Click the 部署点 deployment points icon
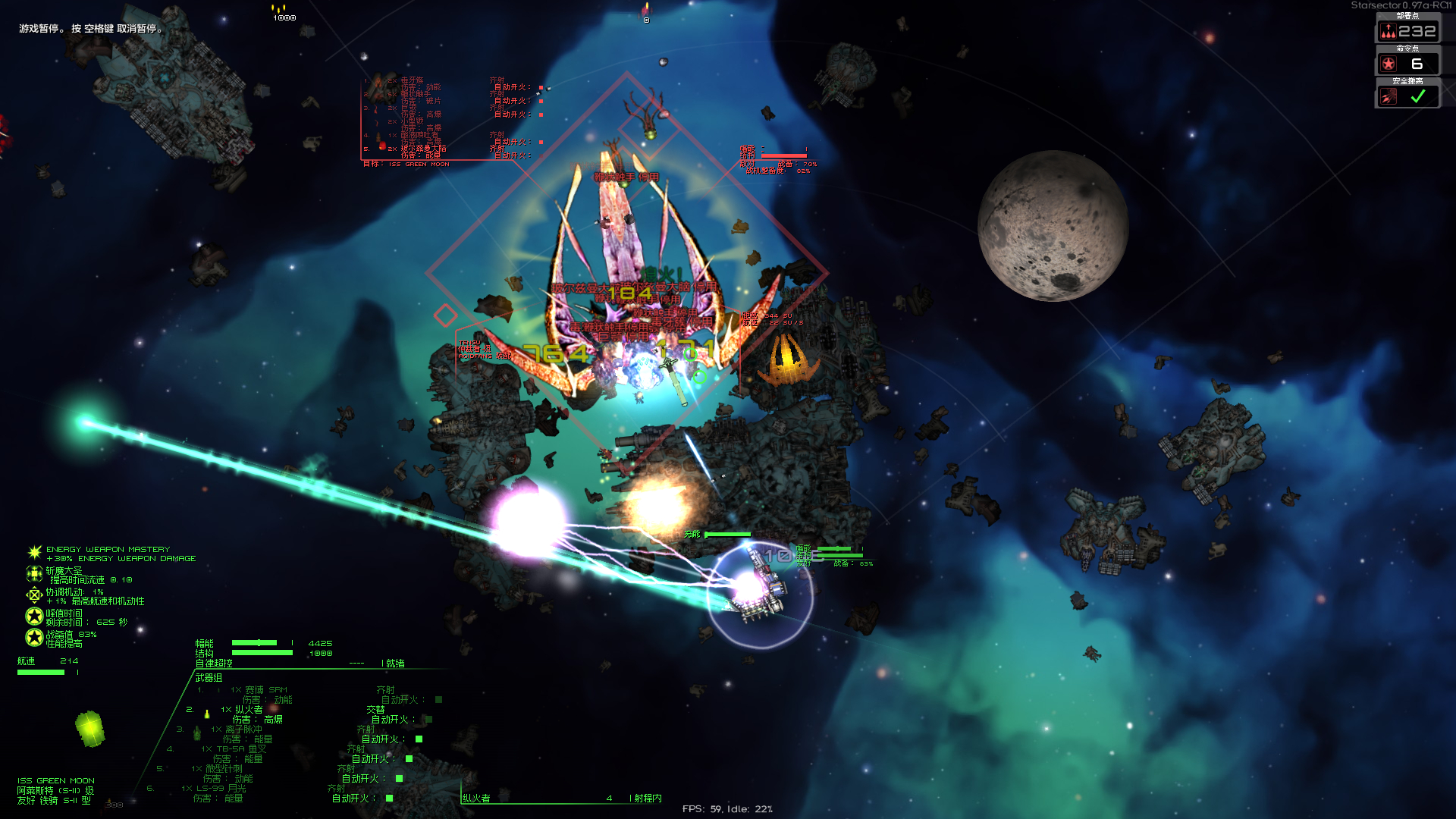The height and width of the screenshot is (819, 1456). click(x=1388, y=31)
